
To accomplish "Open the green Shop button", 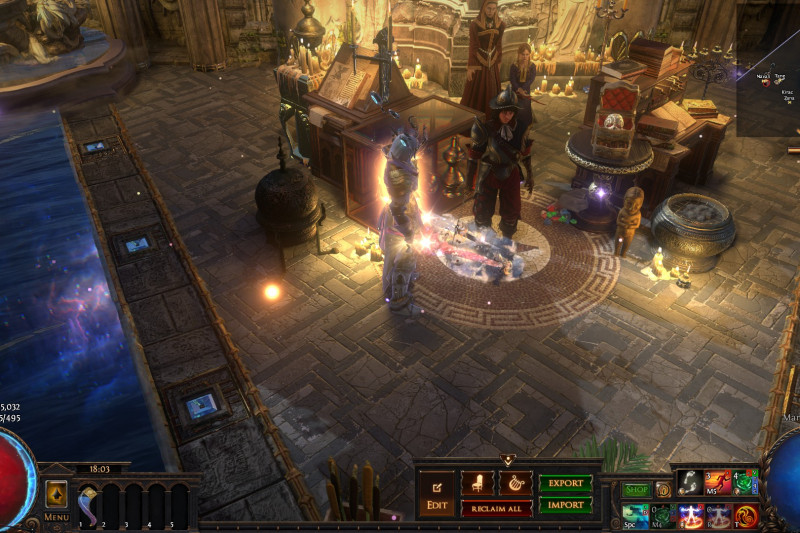I will 636,490.
